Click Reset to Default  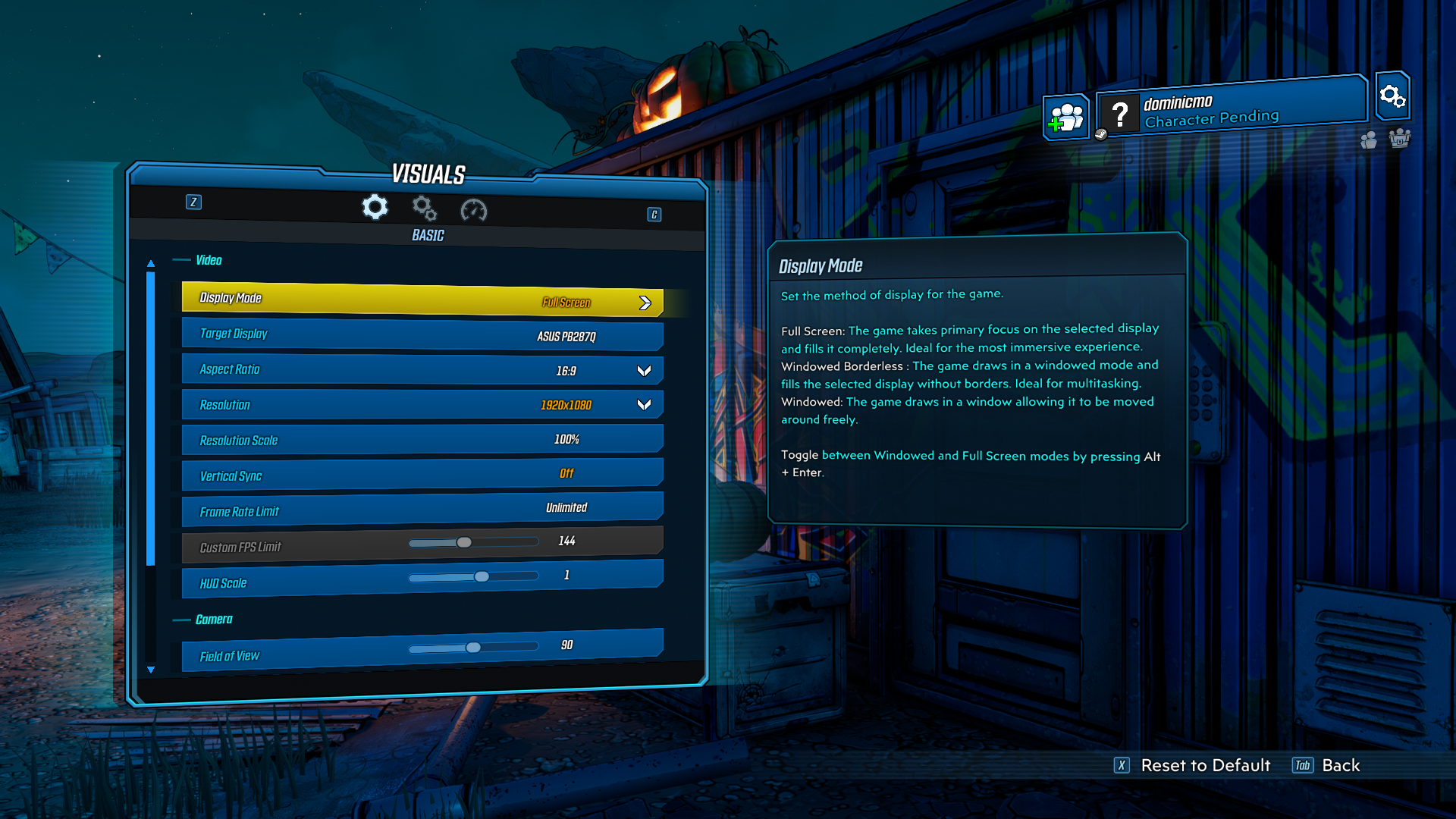[x=1204, y=765]
